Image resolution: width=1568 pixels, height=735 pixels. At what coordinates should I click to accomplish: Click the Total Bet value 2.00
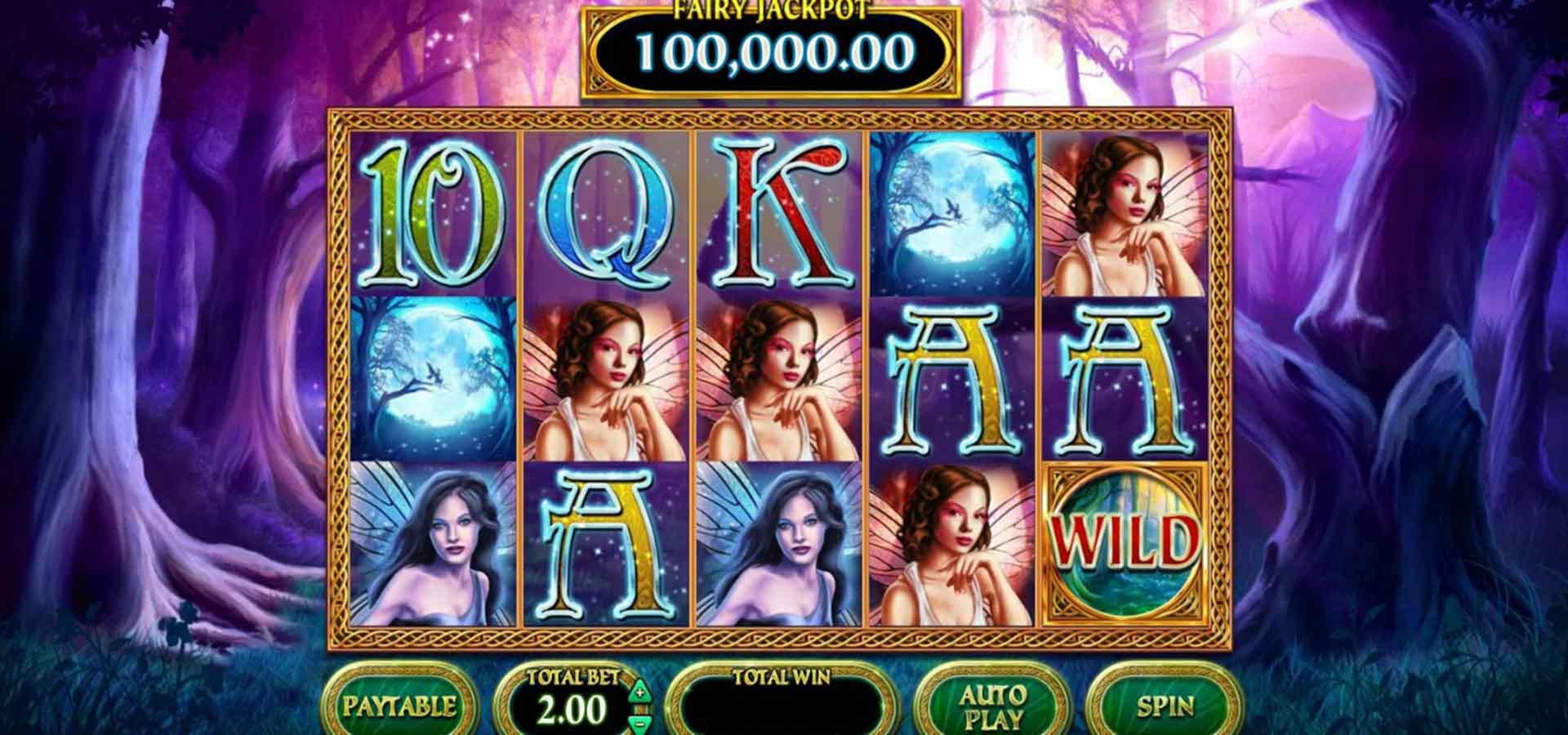click(577, 710)
